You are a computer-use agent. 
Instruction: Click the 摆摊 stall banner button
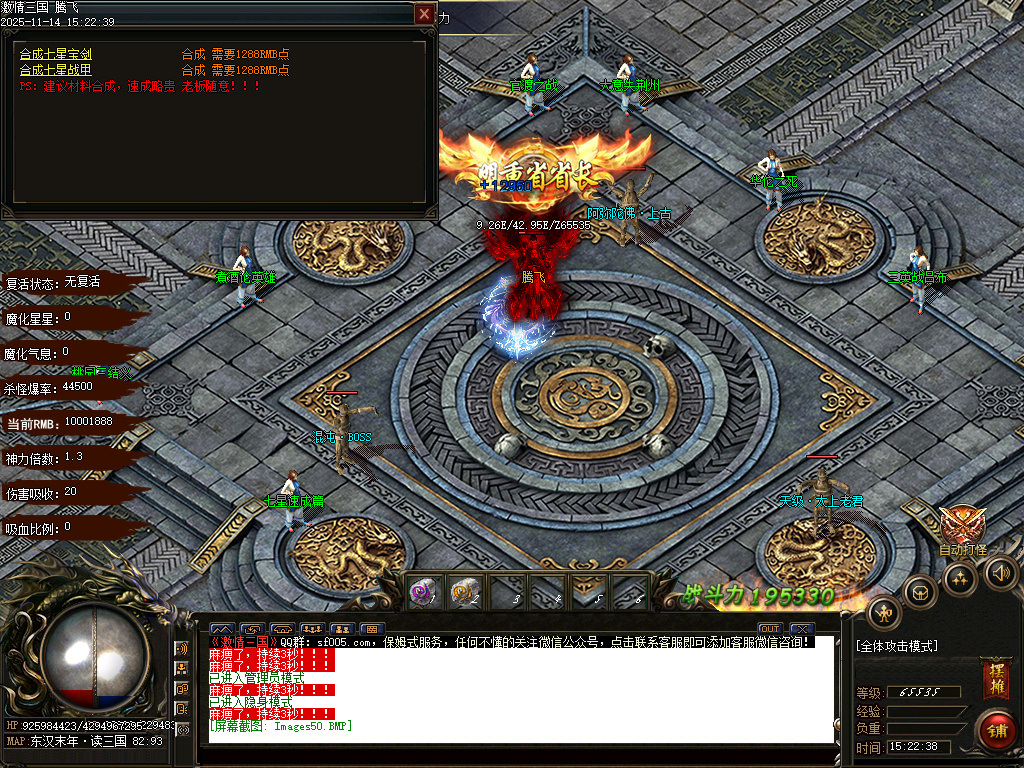[995, 675]
